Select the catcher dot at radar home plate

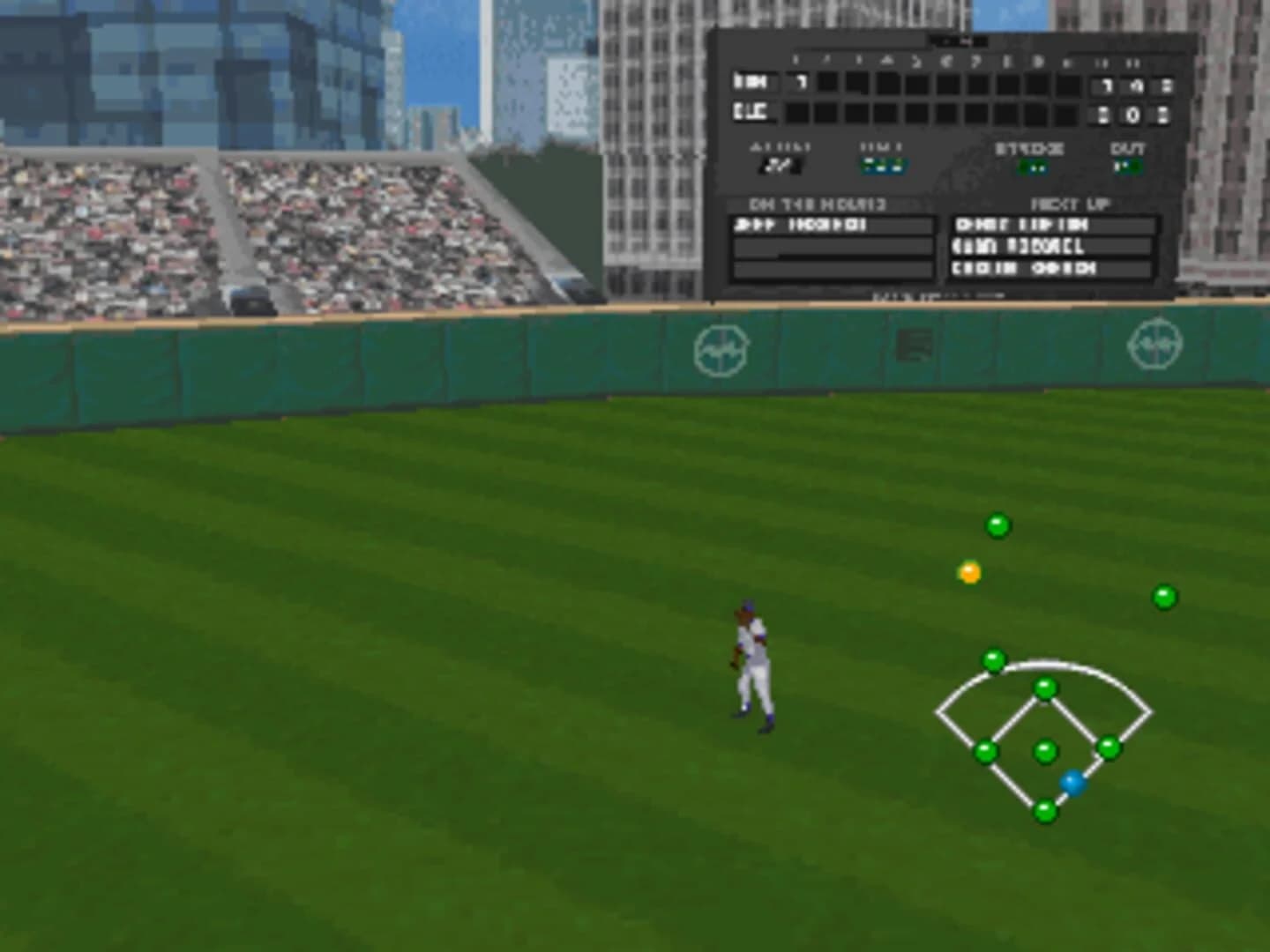[x=1044, y=807]
